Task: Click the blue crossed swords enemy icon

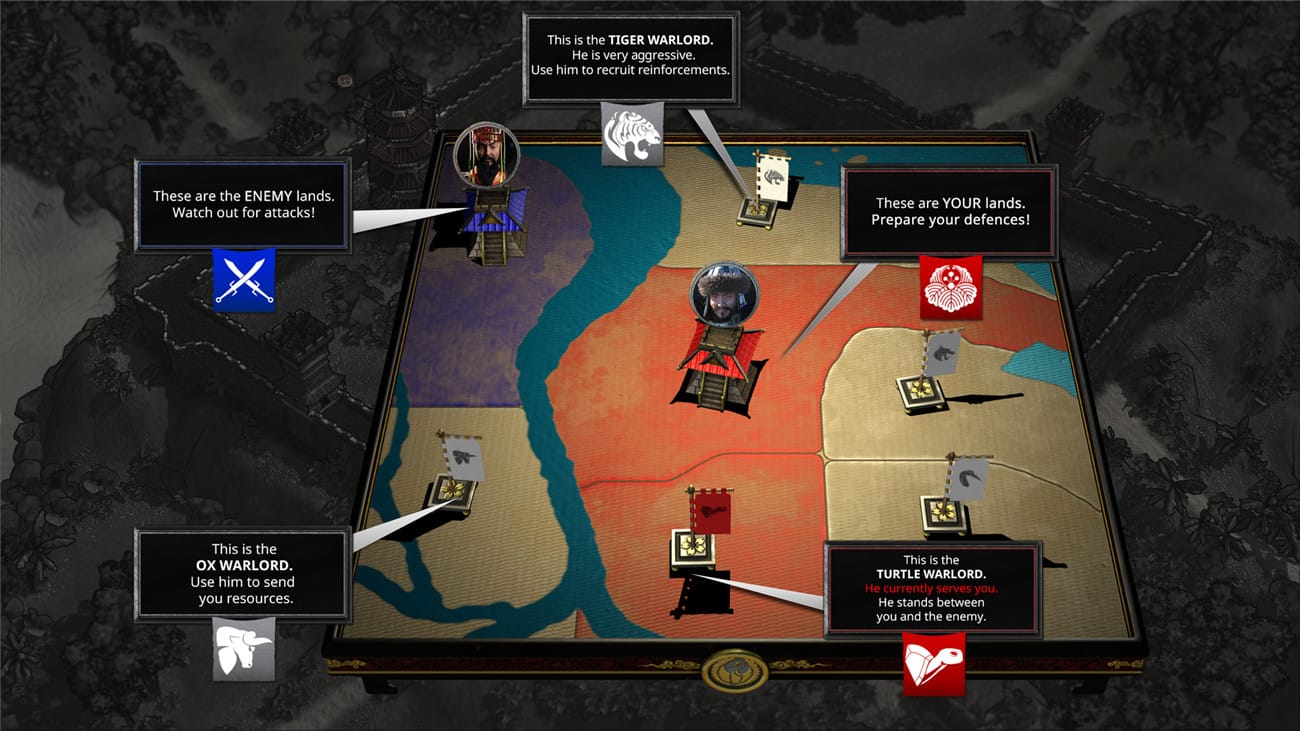Action: 244,280
